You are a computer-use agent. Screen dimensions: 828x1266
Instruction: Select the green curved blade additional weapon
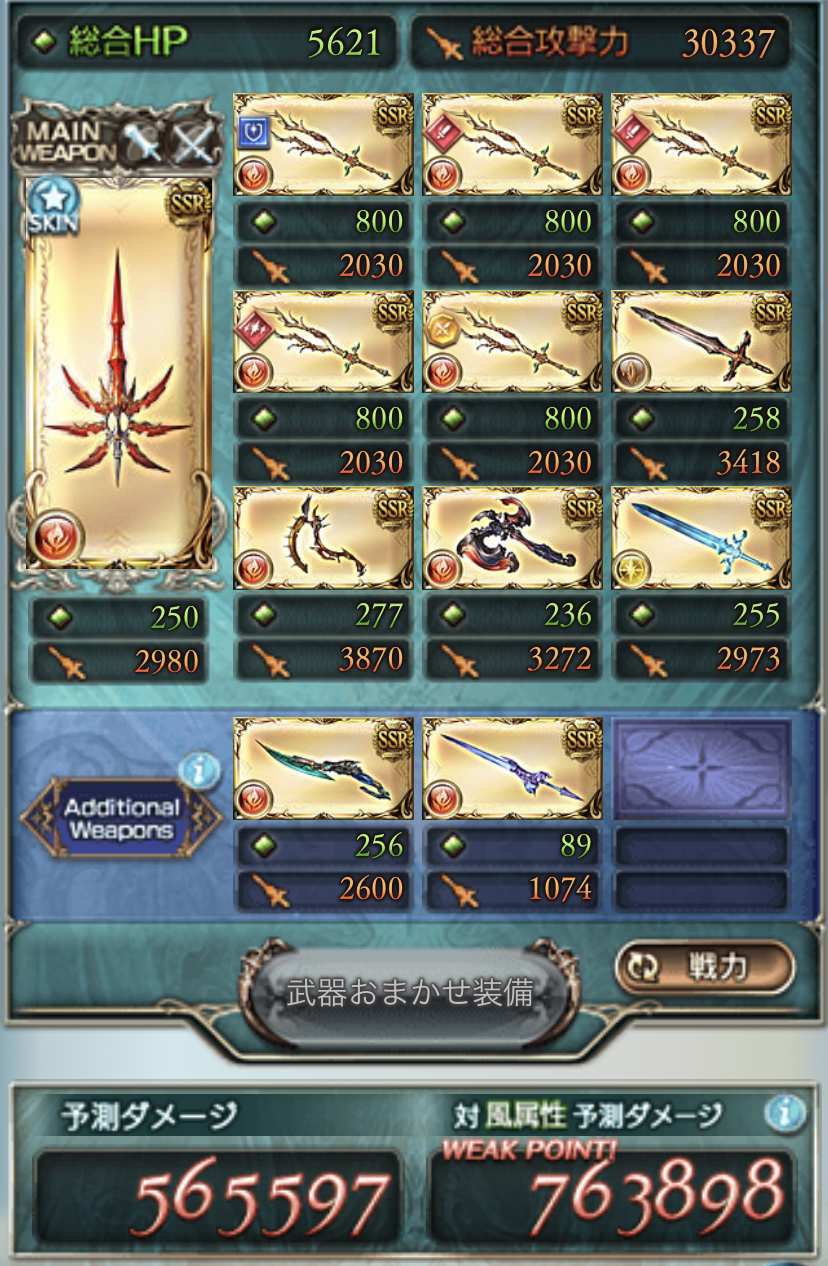[x=323, y=768]
